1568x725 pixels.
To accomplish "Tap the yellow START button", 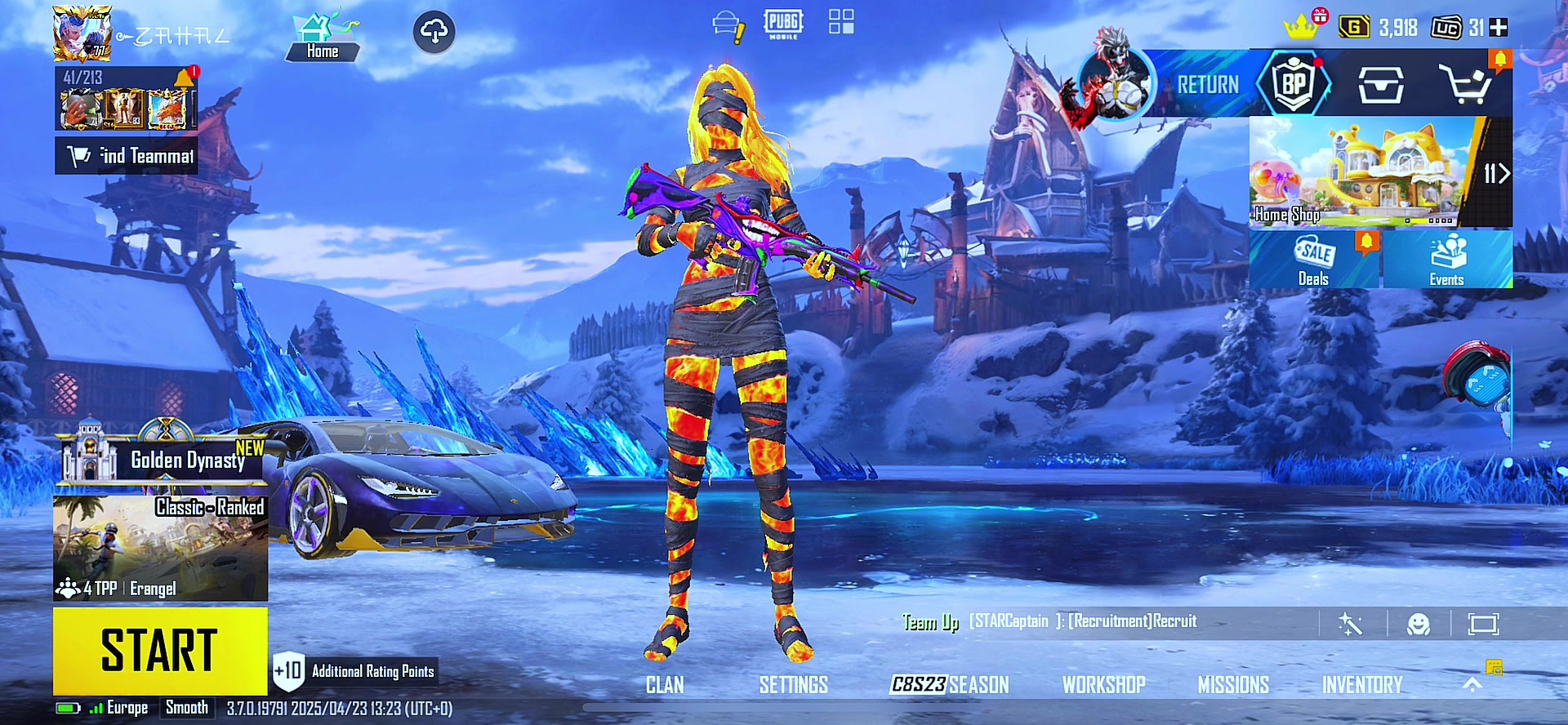I will [x=160, y=651].
